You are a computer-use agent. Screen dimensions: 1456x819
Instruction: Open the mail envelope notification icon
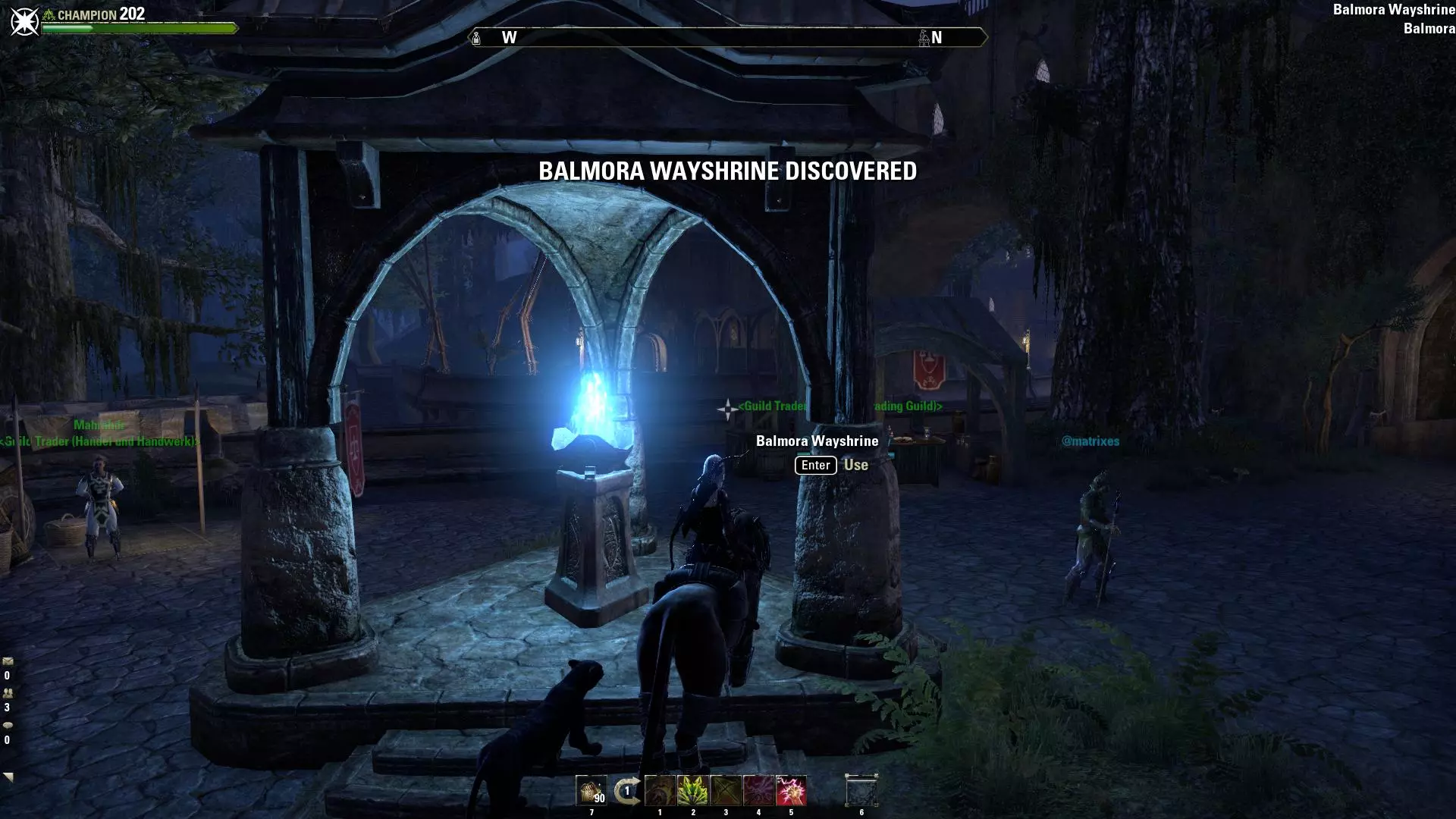pos(8,661)
